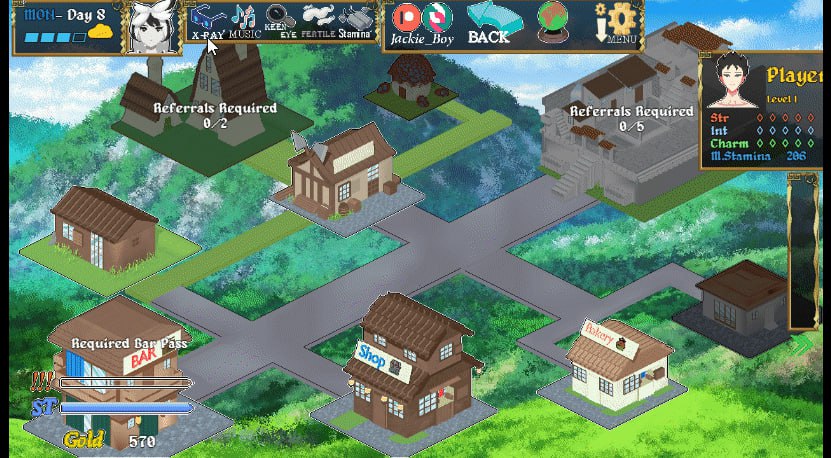Click the Stamina icon in top bar
This screenshot has width=831, height=458.
pyautogui.click(x=356, y=20)
